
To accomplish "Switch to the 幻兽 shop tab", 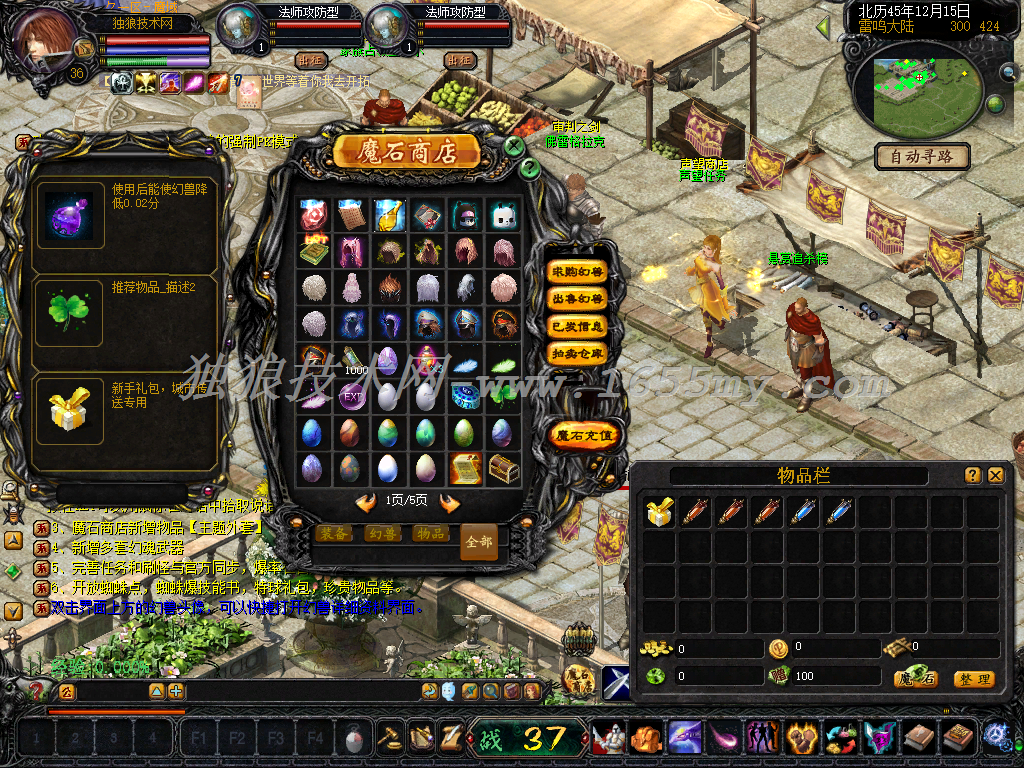I will (x=382, y=533).
